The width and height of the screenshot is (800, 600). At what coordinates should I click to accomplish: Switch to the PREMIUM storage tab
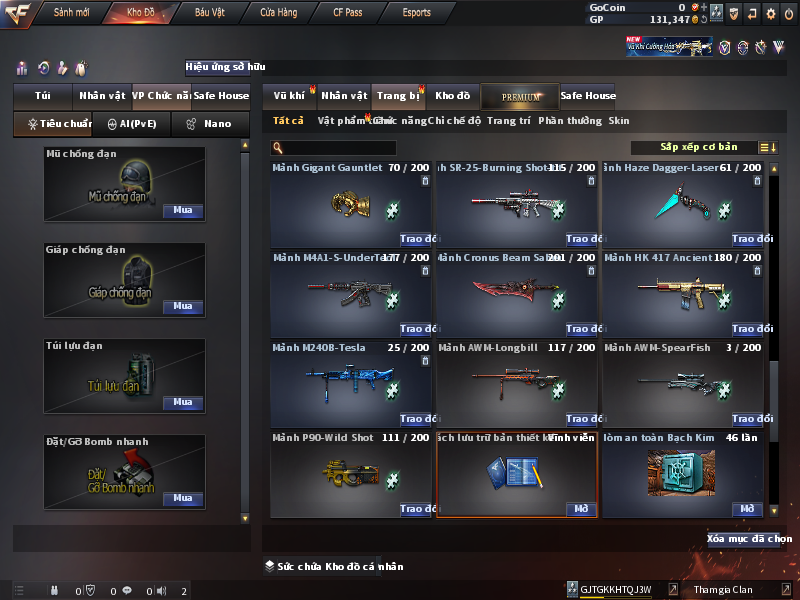pos(520,96)
